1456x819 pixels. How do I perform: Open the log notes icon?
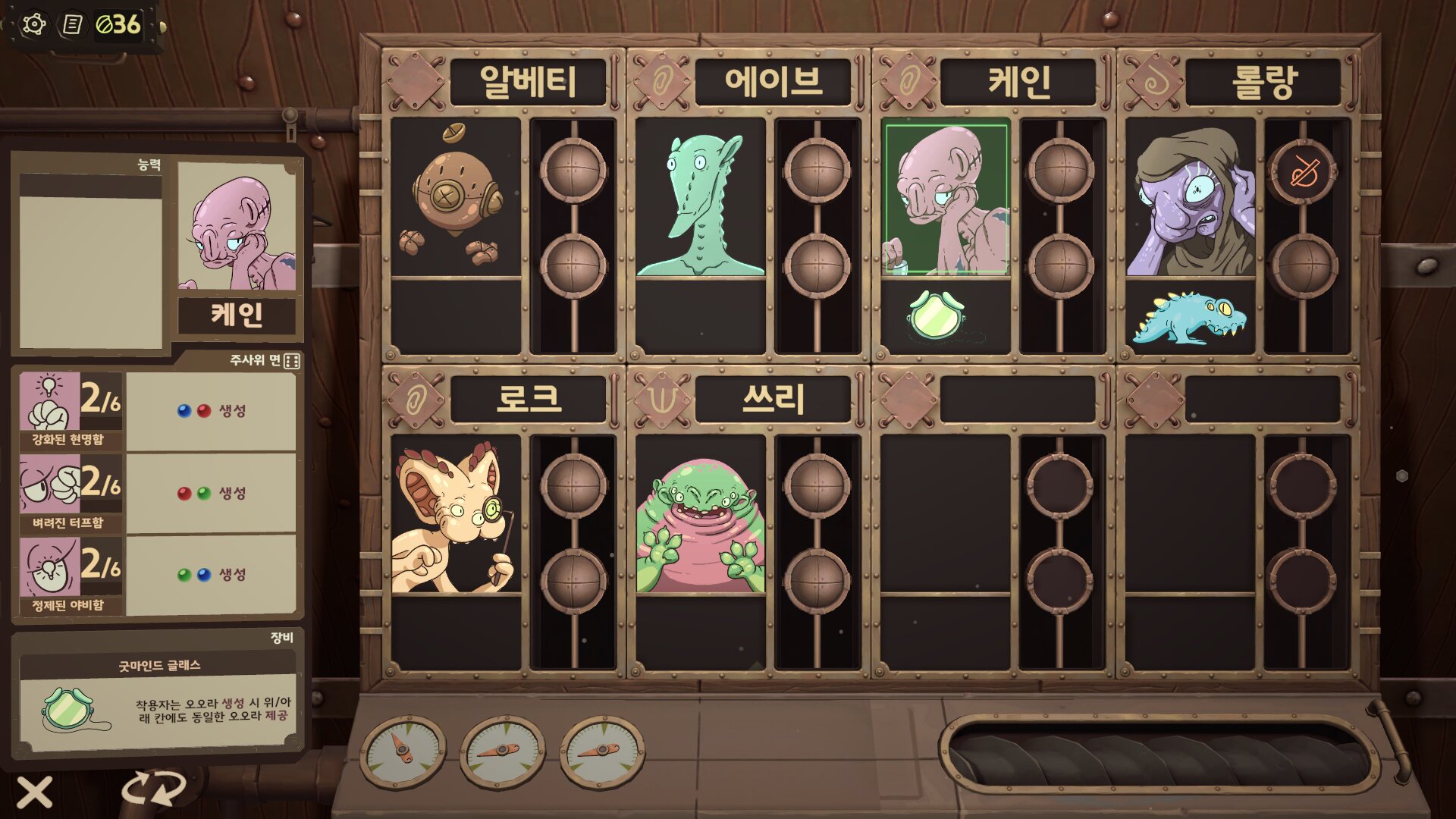pos(72,25)
